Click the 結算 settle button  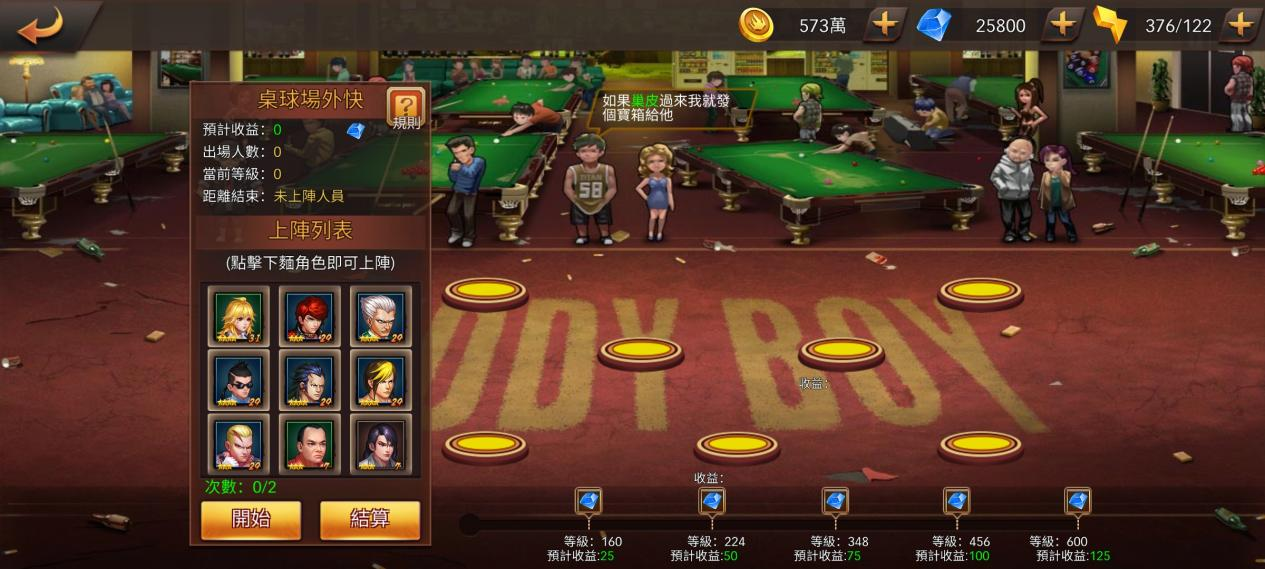(x=369, y=519)
